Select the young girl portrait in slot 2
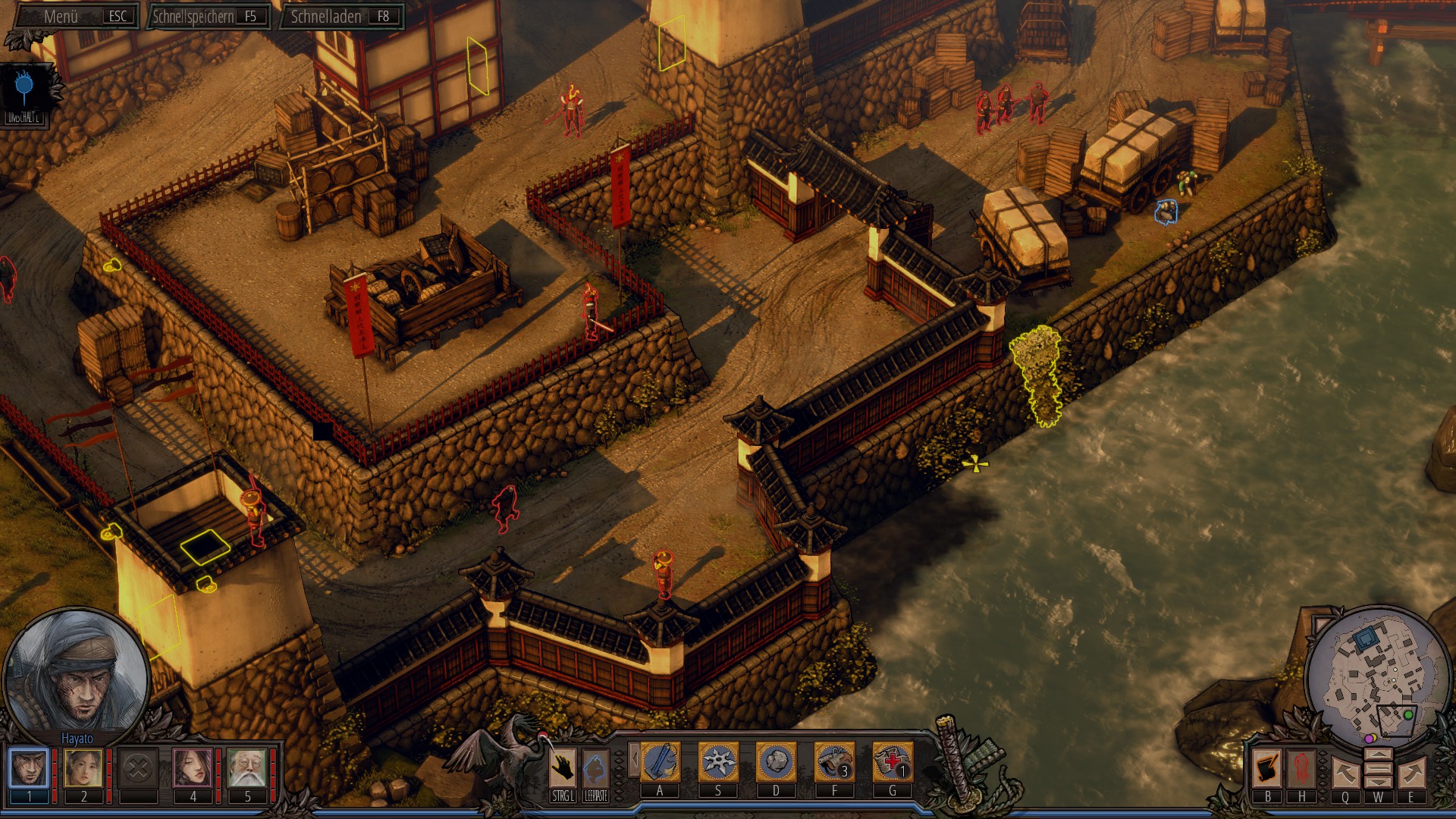 [x=83, y=768]
